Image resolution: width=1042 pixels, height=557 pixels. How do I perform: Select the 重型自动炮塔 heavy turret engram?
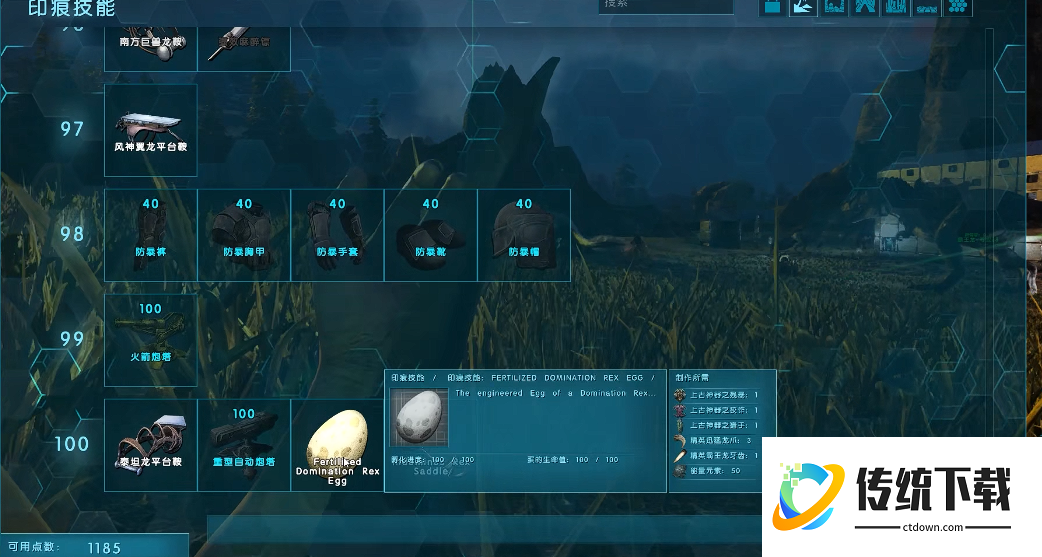tap(244, 445)
